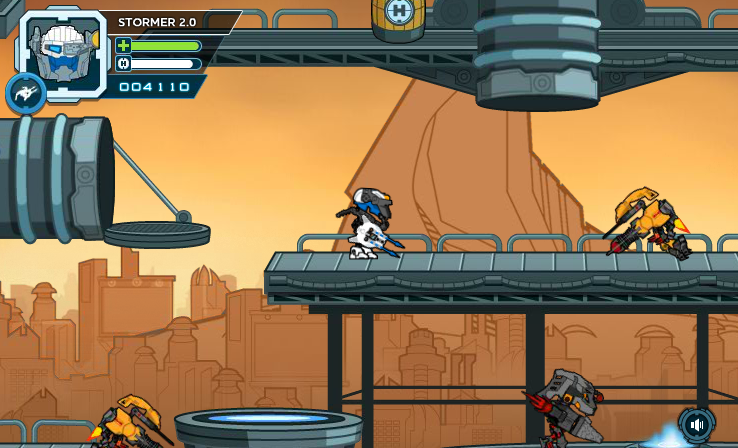Activate the round special ability icon
The width and height of the screenshot is (738, 448).
pos(25,94)
